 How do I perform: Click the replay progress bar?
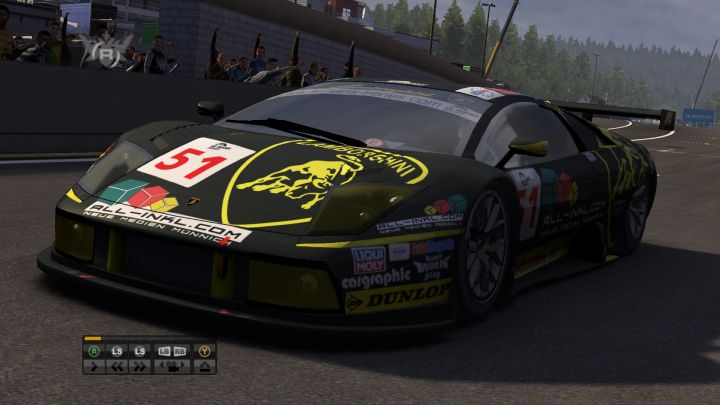[148, 340]
